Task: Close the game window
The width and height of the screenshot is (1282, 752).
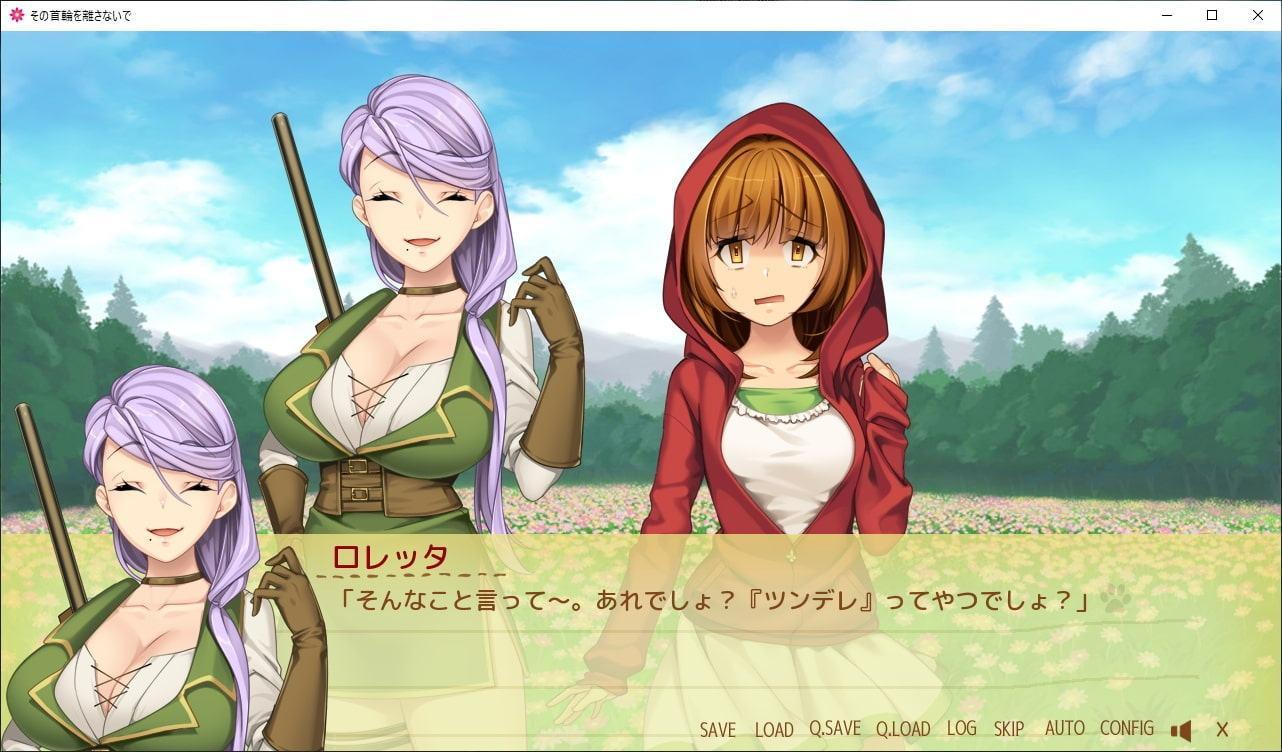Action: coord(1258,15)
